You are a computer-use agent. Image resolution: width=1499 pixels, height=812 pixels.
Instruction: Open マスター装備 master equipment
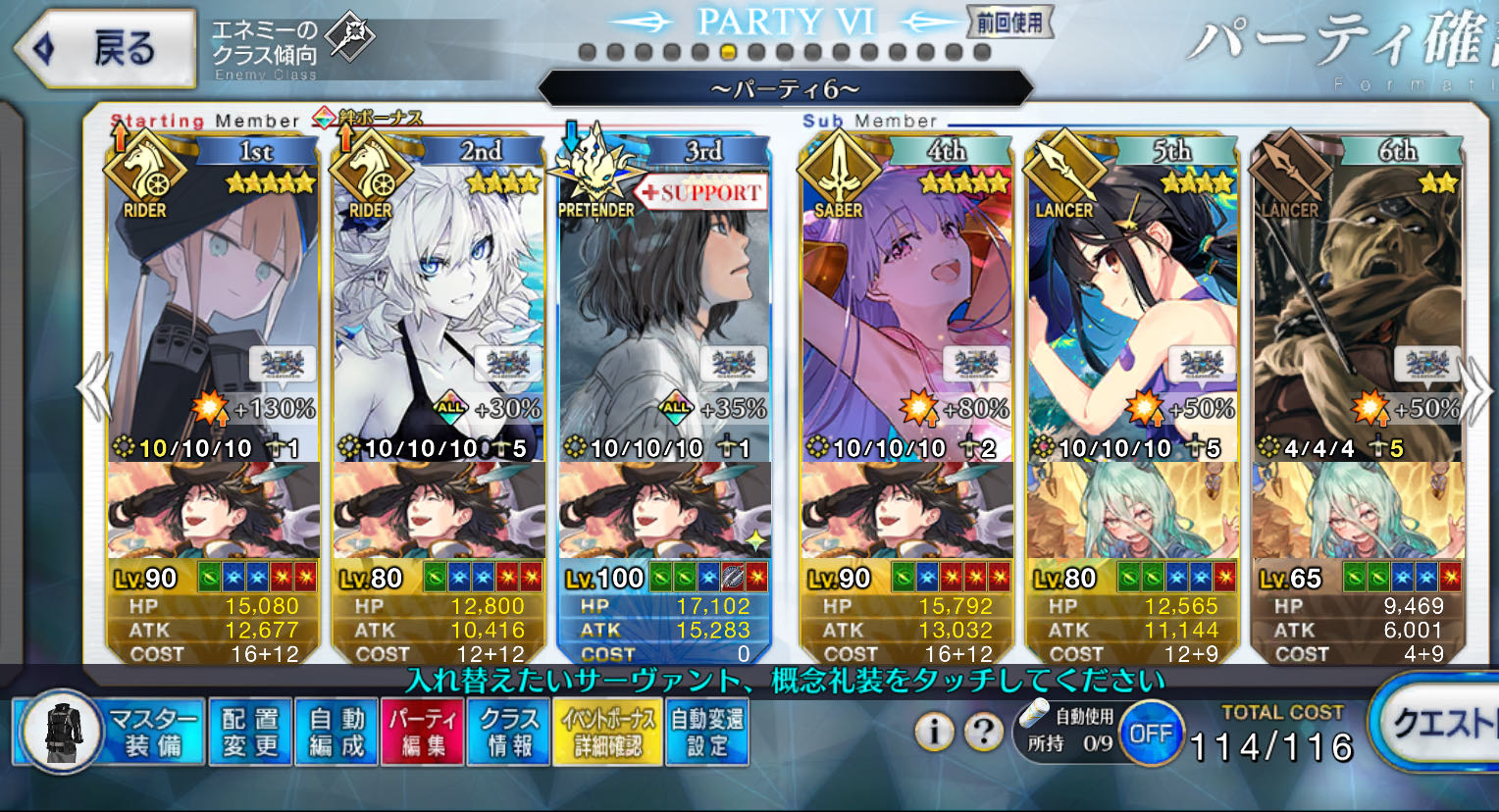pyautogui.click(x=109, y=732)
